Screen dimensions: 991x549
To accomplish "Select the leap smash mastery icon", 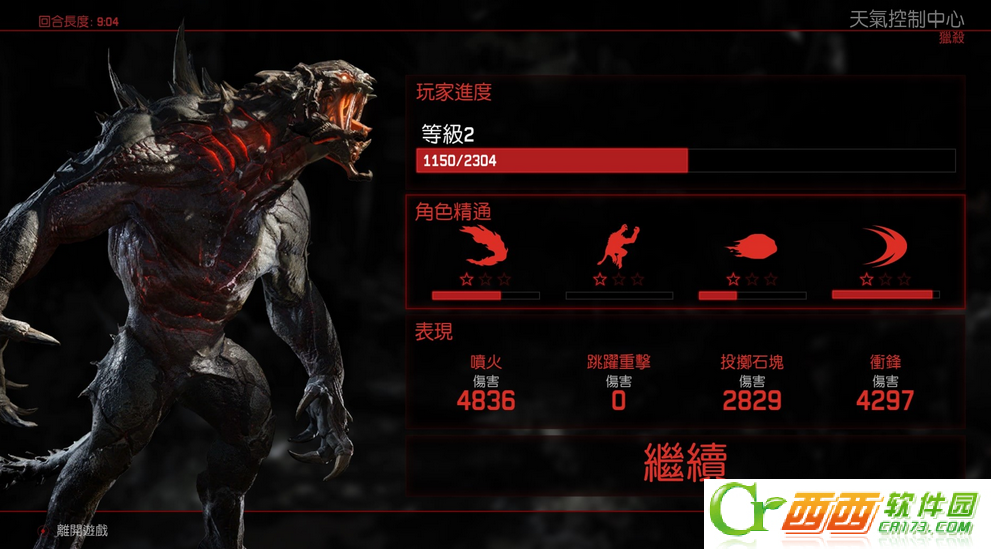I will [619, 245].
